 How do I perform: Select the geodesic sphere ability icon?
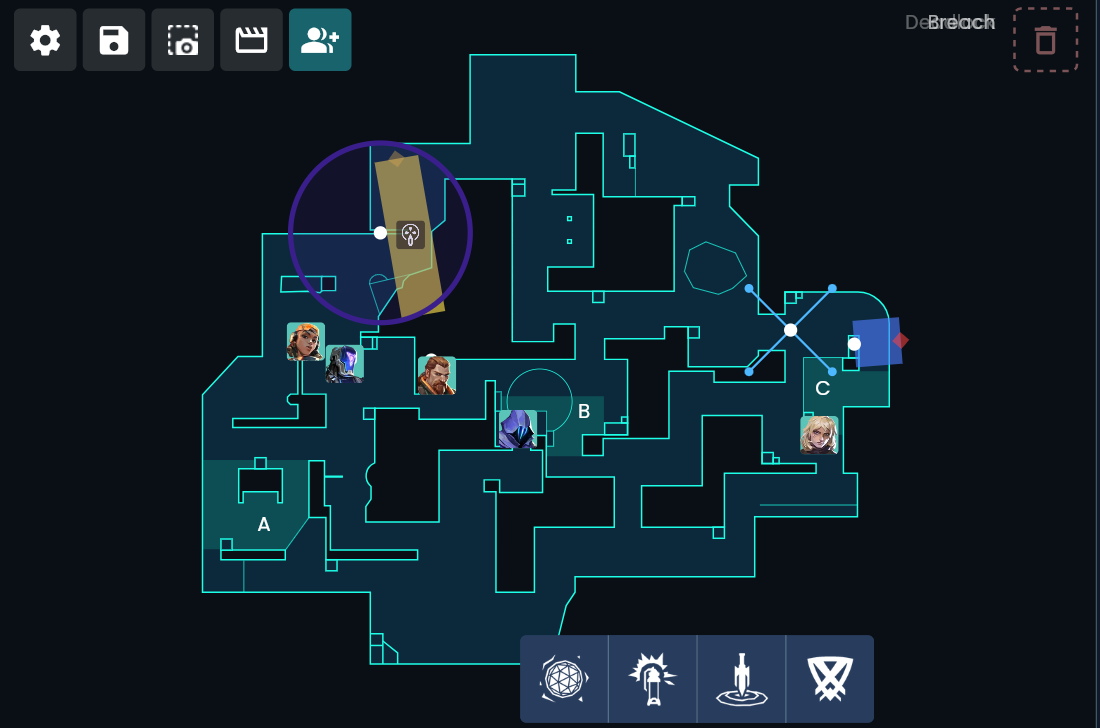pyautogui.click(x=564, y=679)
